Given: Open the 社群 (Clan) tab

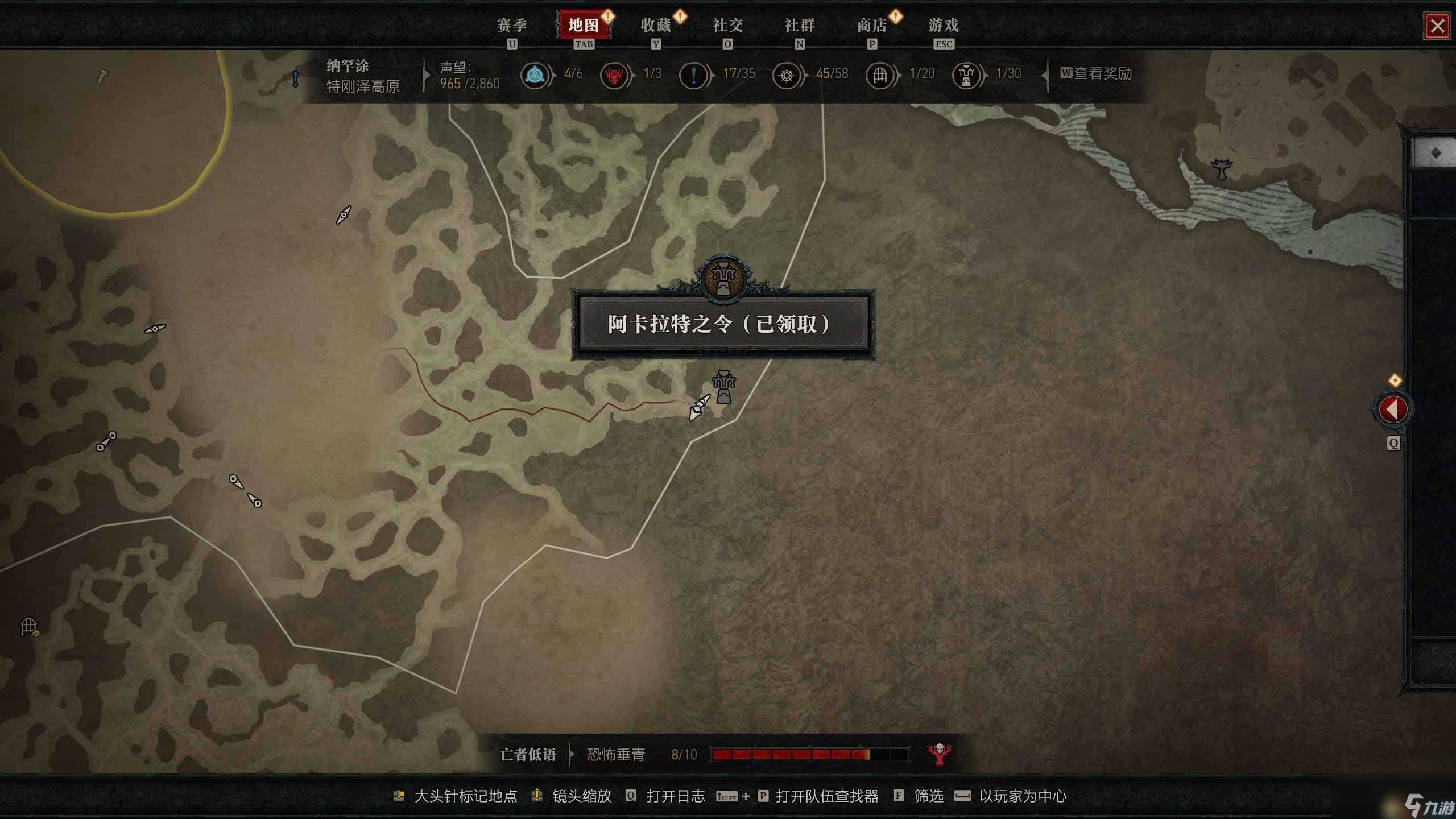Looking at the screenshot, I should pyautogui.click(x=800, y=26).
